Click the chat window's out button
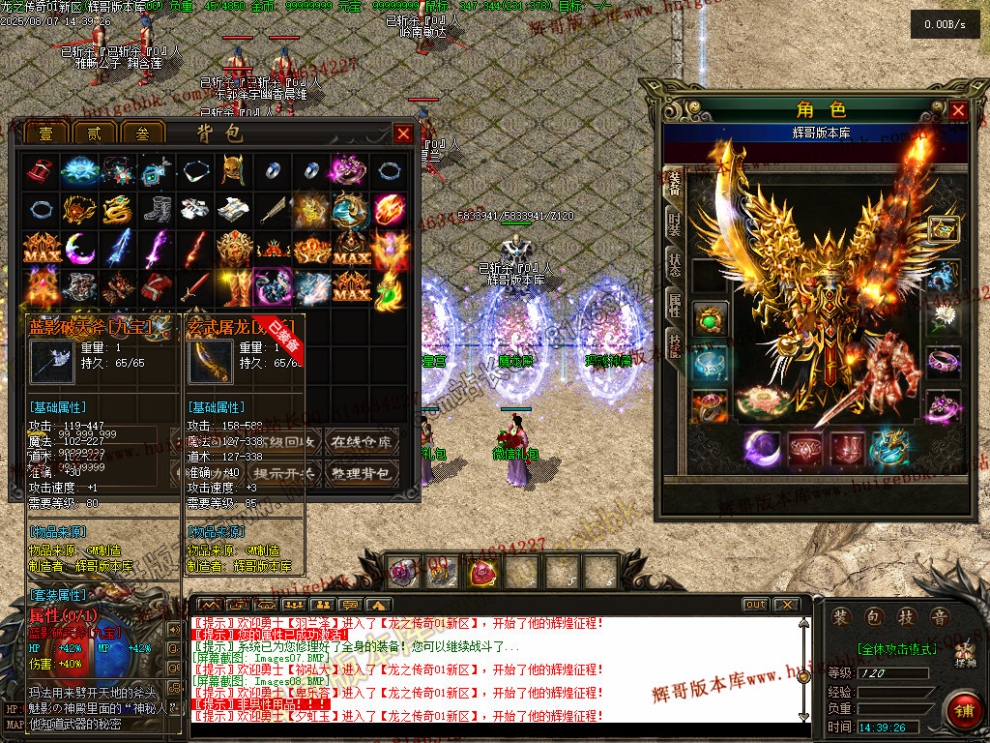The image size is (990, 743). point(756,605)
